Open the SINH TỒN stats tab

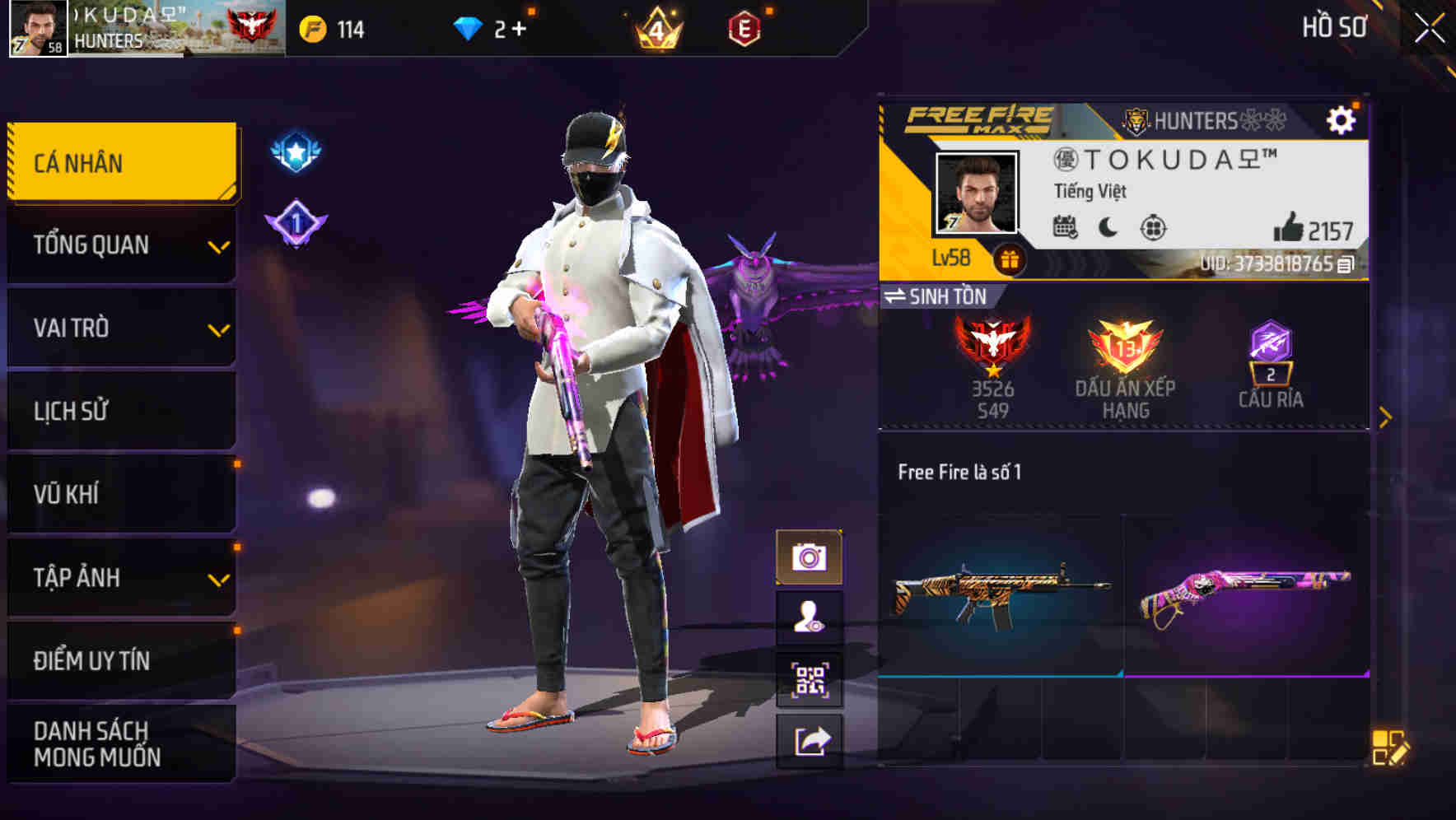(939, 297)
